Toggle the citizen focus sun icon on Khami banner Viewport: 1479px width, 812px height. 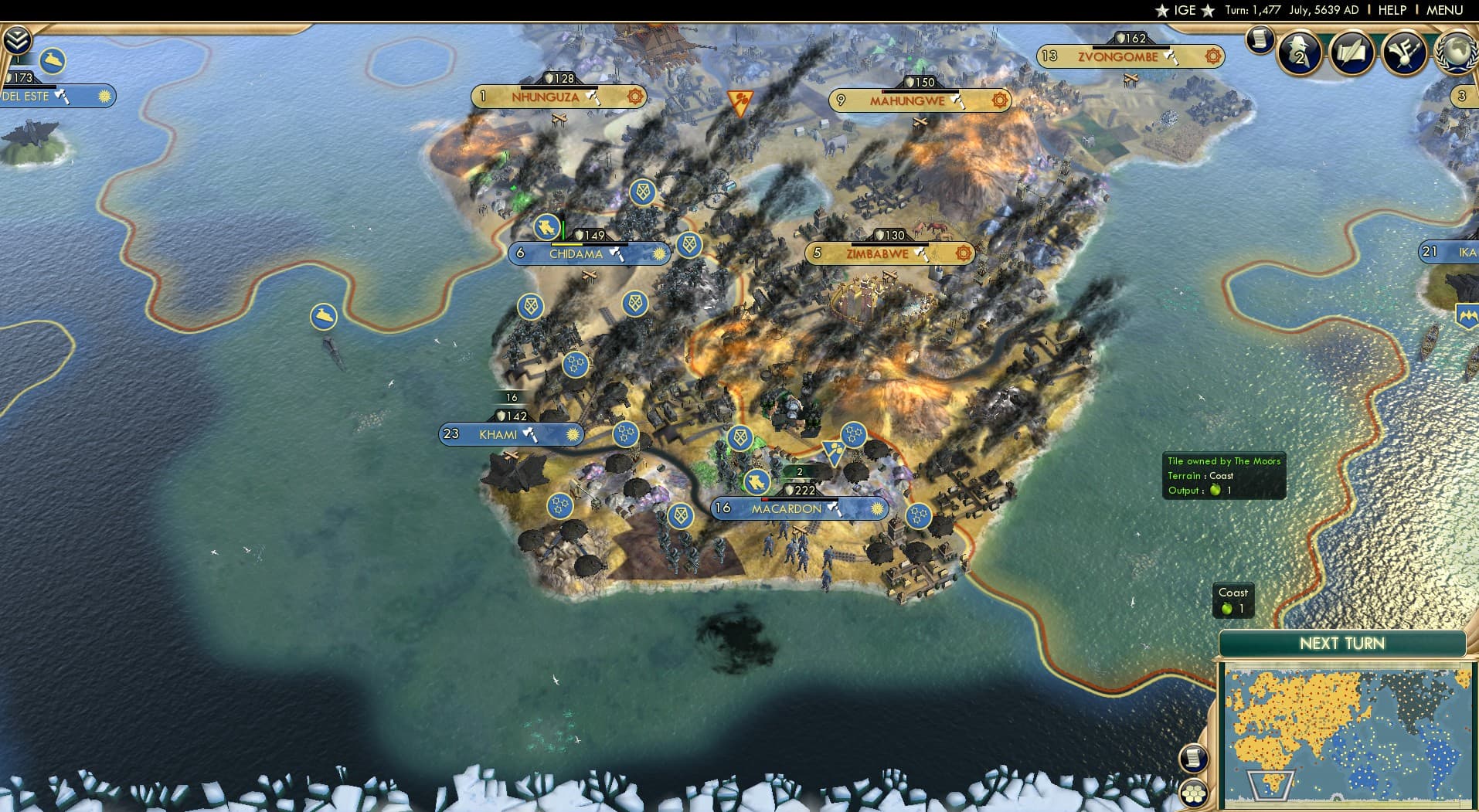pyautogui.click(x=573, y=434)
